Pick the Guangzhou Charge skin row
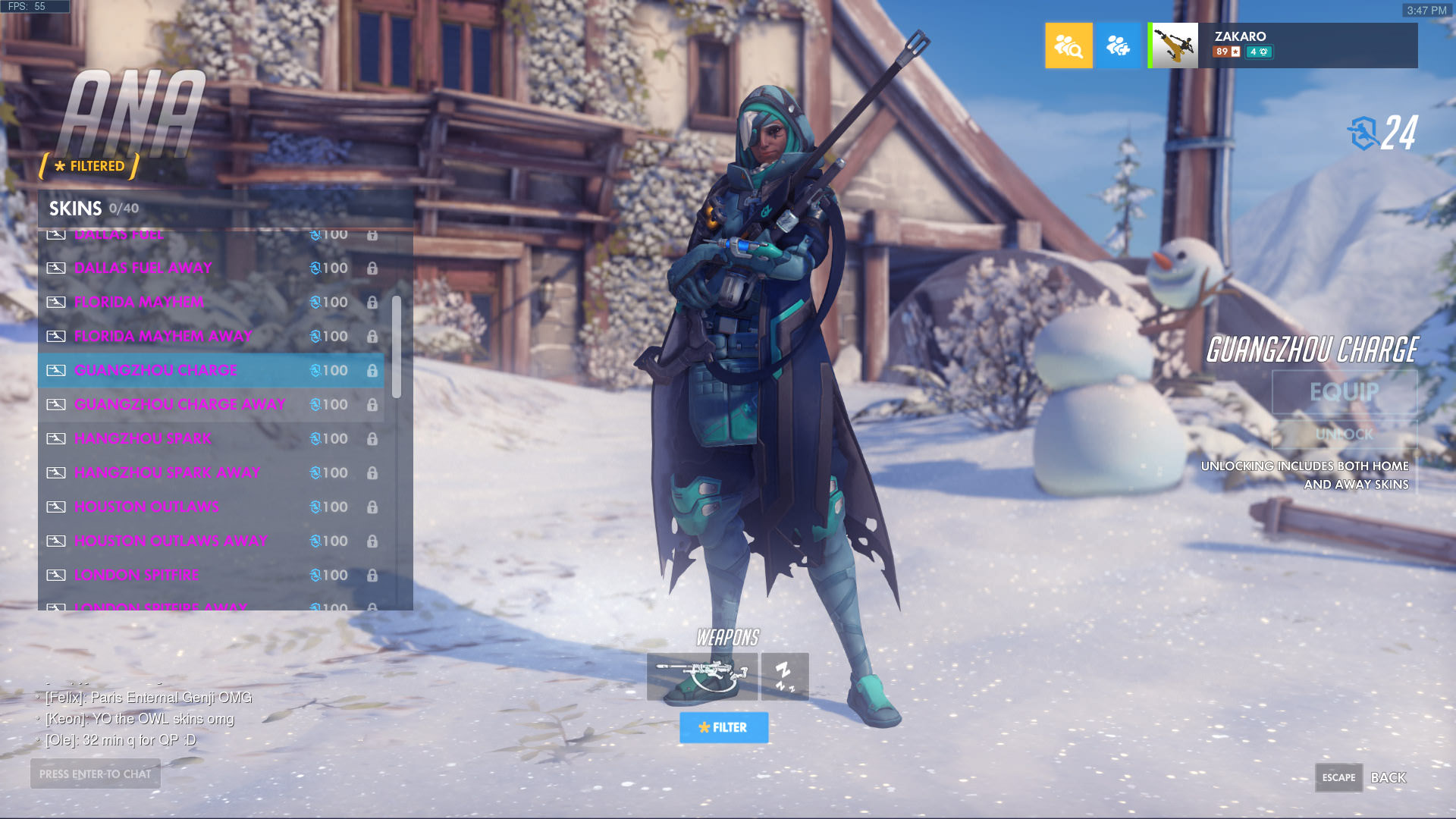This screenshot has height=819, width=1456. pos(211,370)
